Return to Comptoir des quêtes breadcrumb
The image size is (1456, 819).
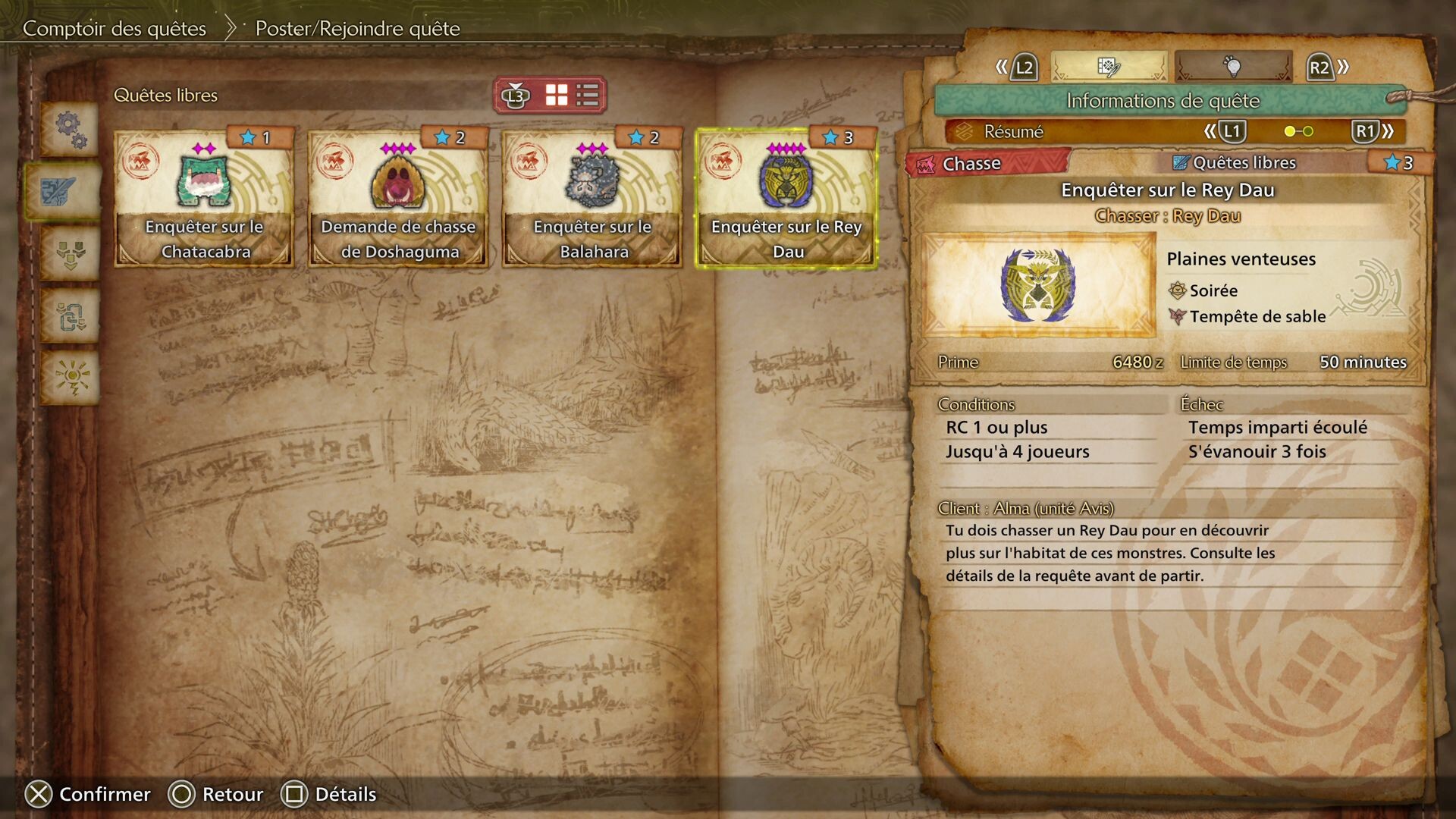pyautogui.click(x=115, y=29)
